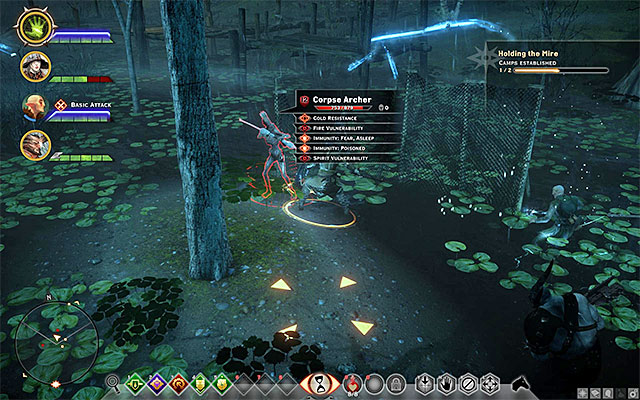Click the downward-arrow hexagon party command
Viewport: 640px width, 400px height.
424,383
